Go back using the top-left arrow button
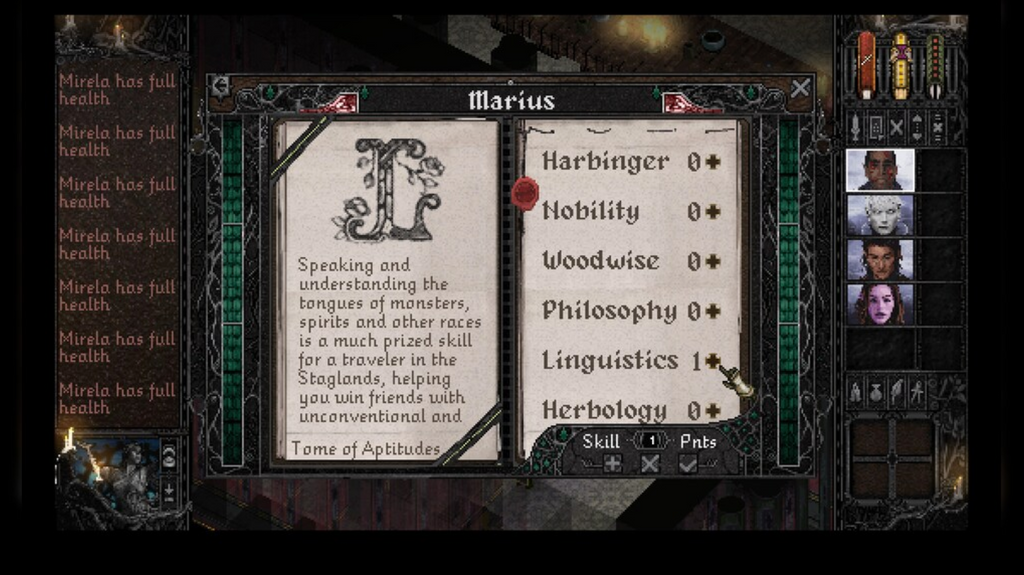The height and width of the screenshot is (575, 1024). pyautogui.click(x=221, y=87)
